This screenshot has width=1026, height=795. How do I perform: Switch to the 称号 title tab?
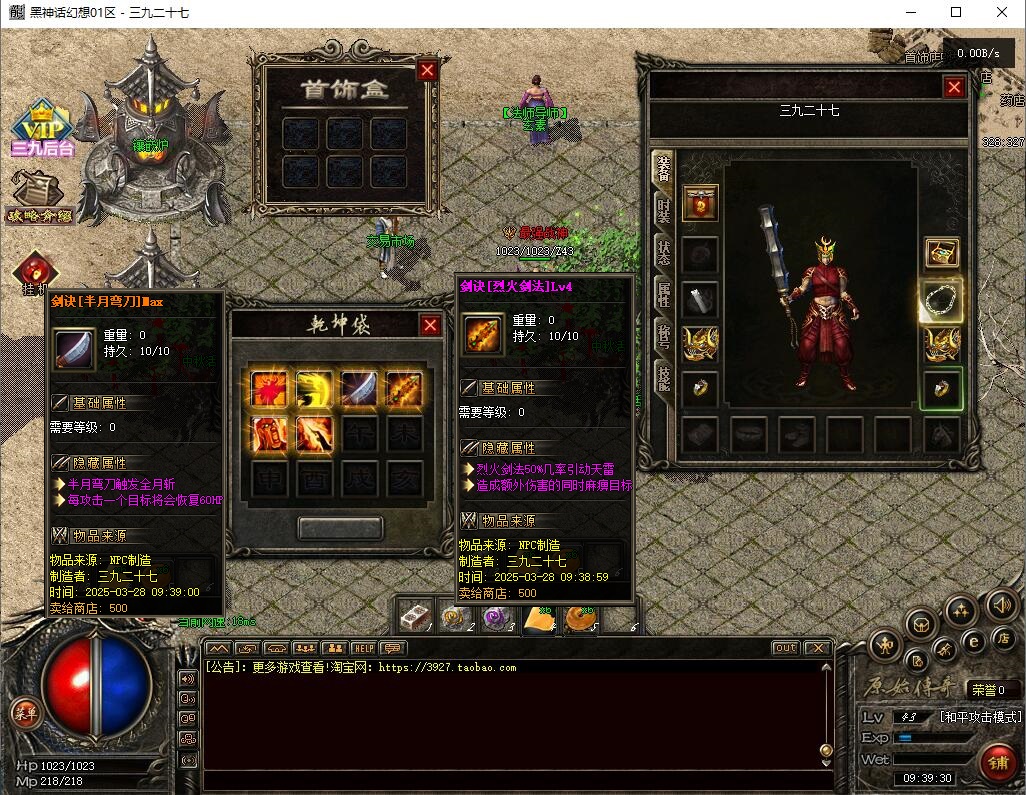point(663,335)
